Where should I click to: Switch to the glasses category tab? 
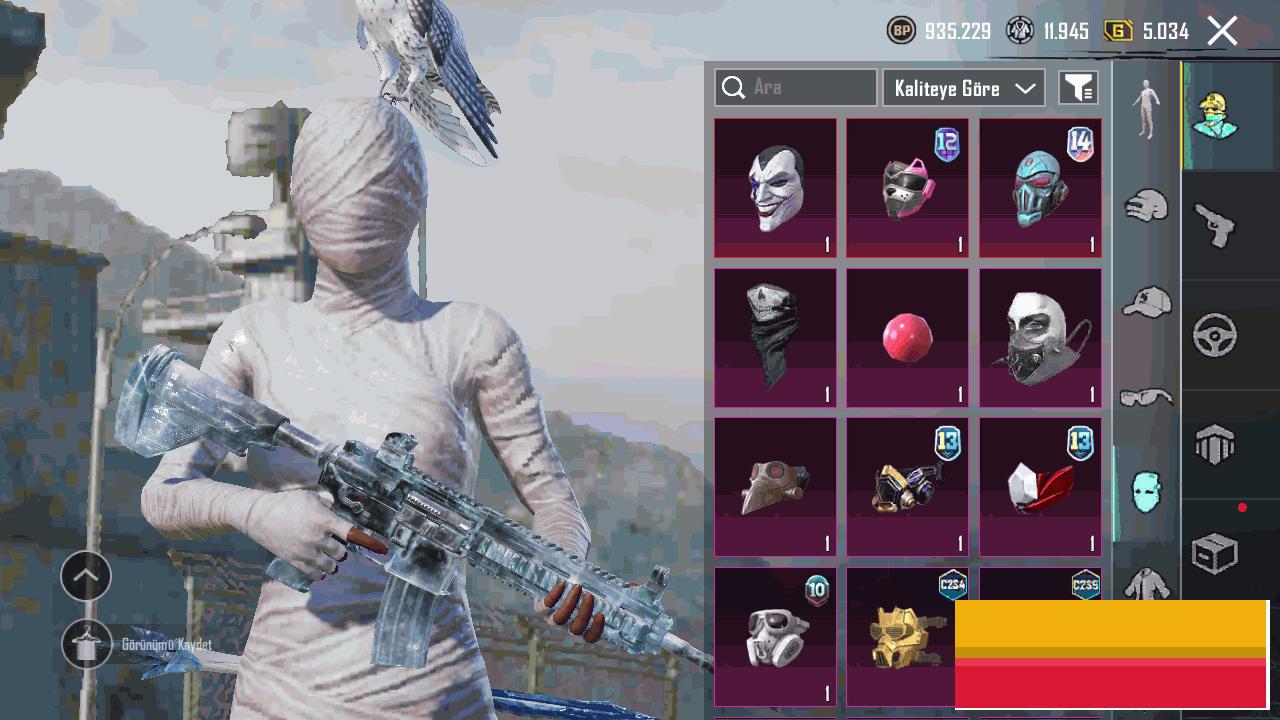pyautogui.click(x=1146, y=398)
